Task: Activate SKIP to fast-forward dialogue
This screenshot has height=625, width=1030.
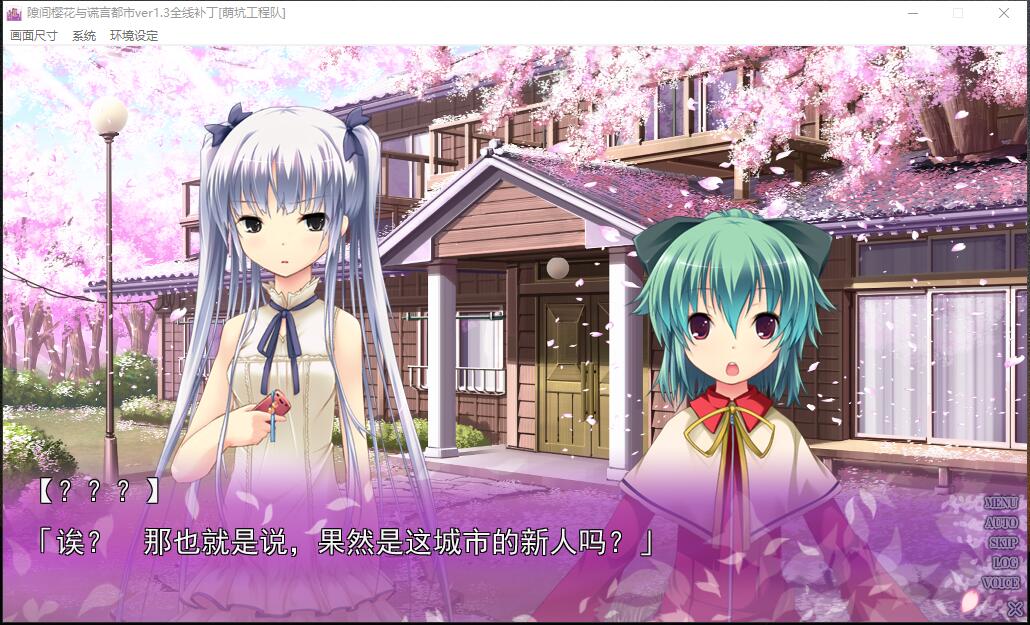Action: click(1002, 543)
